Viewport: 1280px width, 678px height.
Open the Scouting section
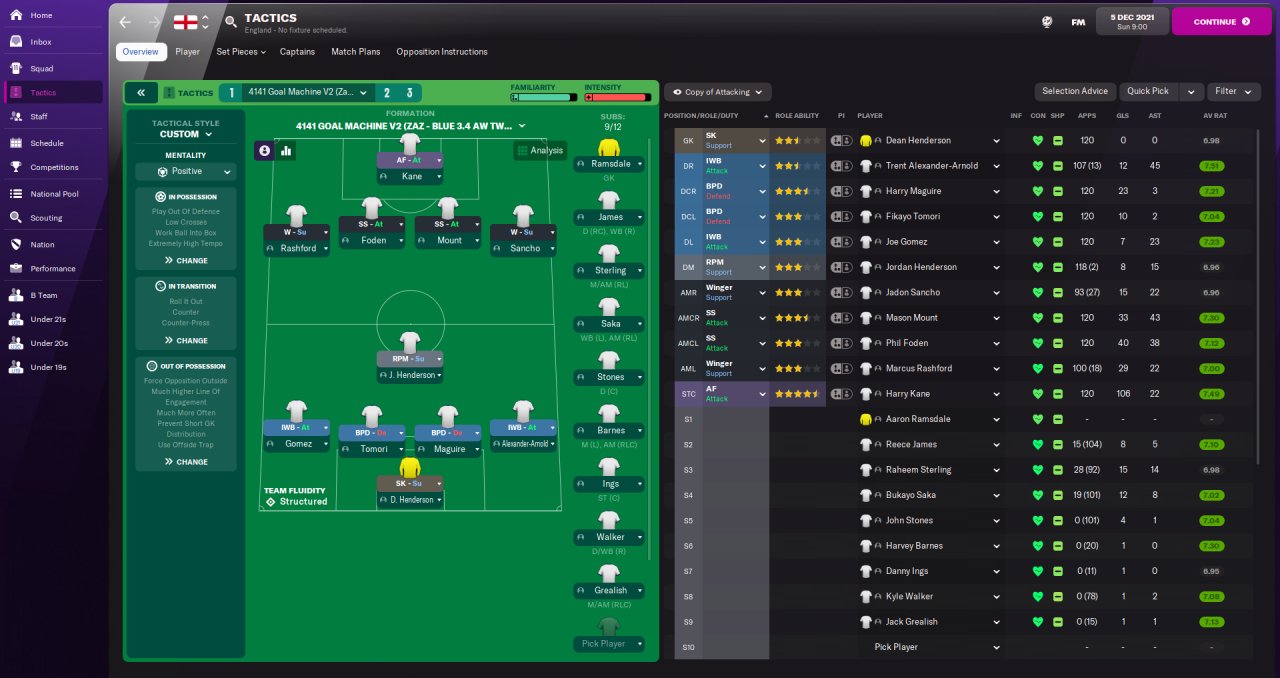45,217
